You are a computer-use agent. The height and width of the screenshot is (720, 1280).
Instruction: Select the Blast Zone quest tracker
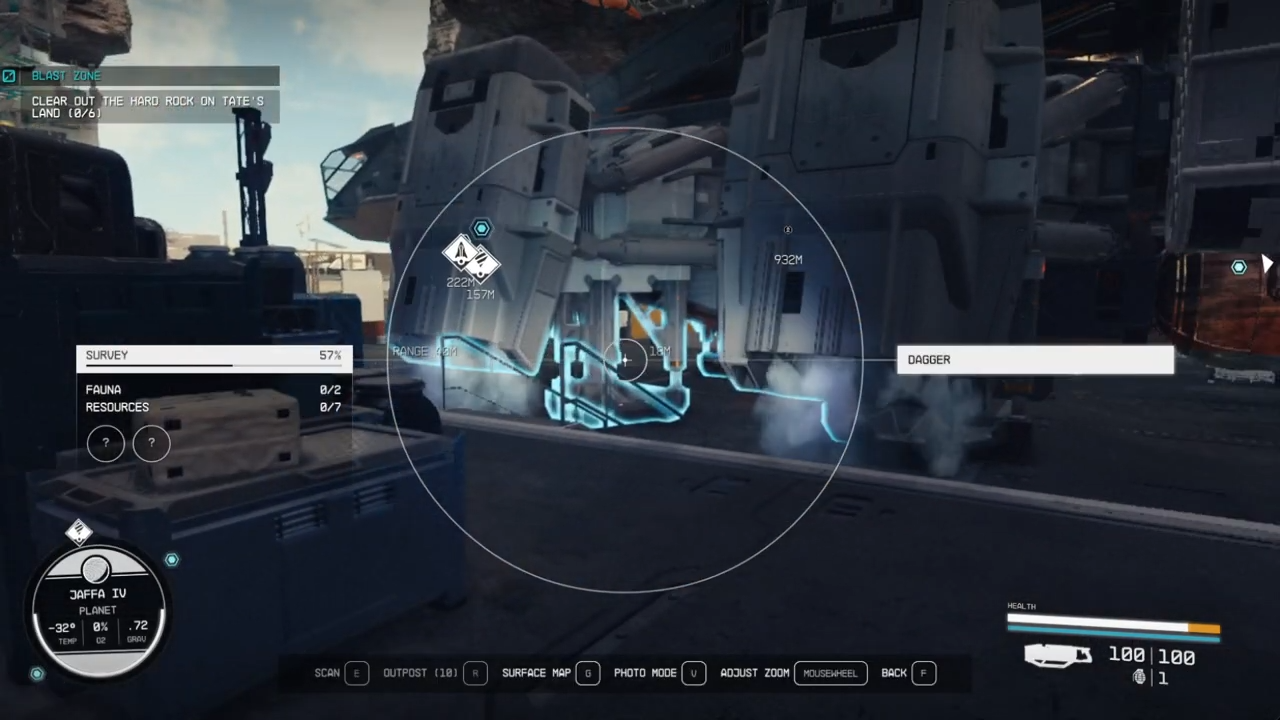[140, 76]
